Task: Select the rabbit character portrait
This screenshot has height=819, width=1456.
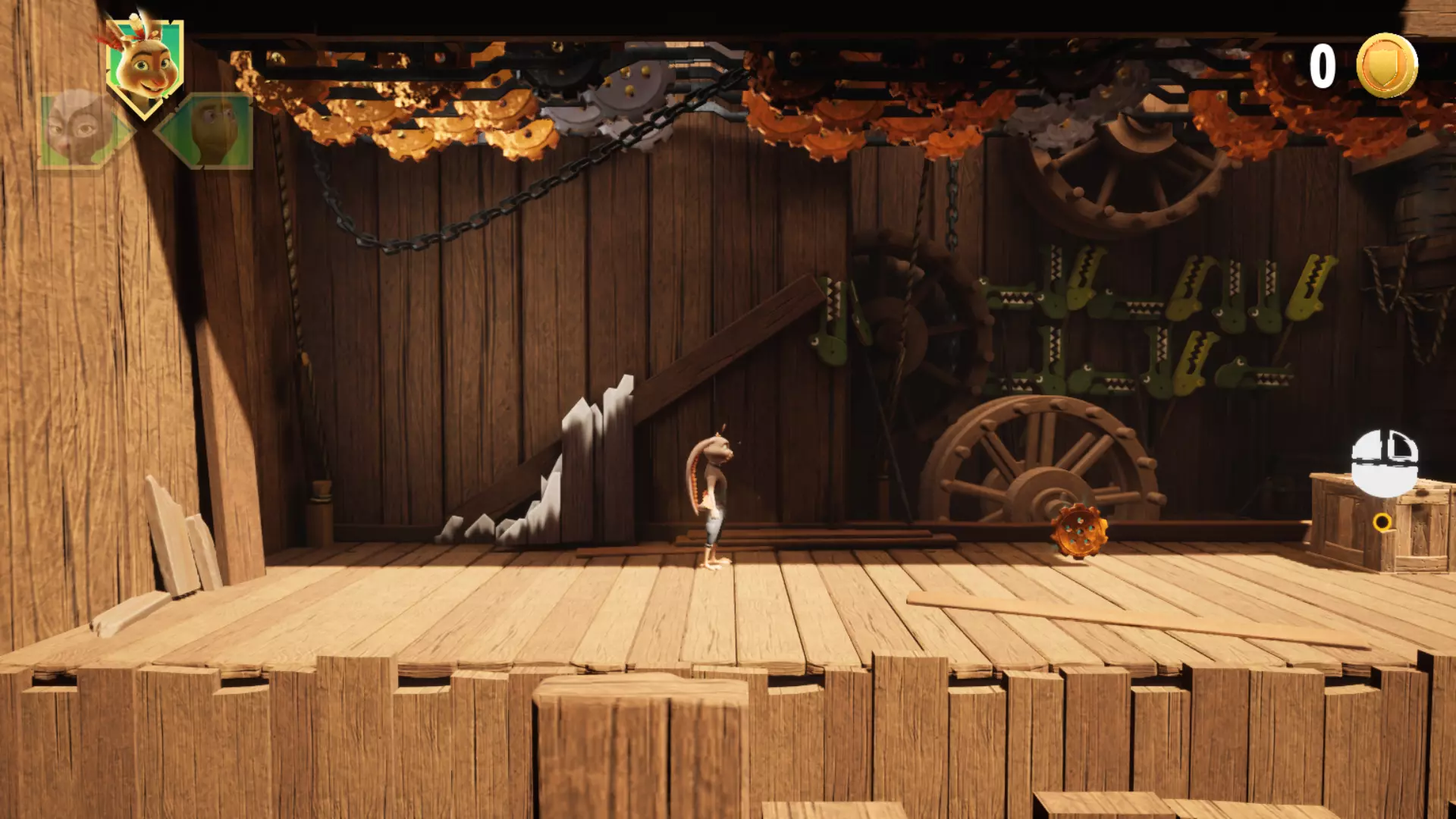Action: pyautogui.click(x=144, y=67)
